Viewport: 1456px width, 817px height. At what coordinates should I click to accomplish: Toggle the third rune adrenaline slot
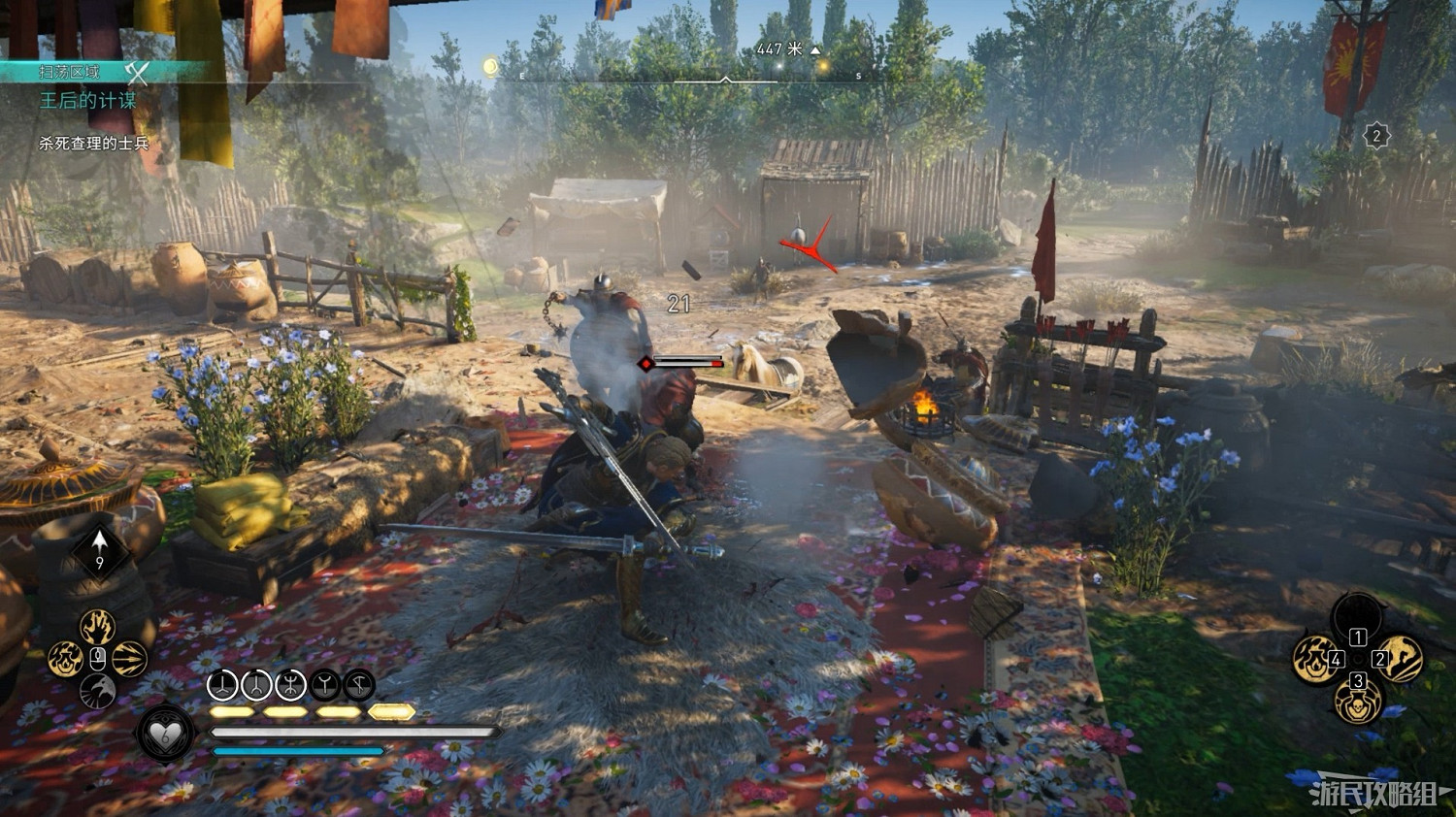click(288, 686)
